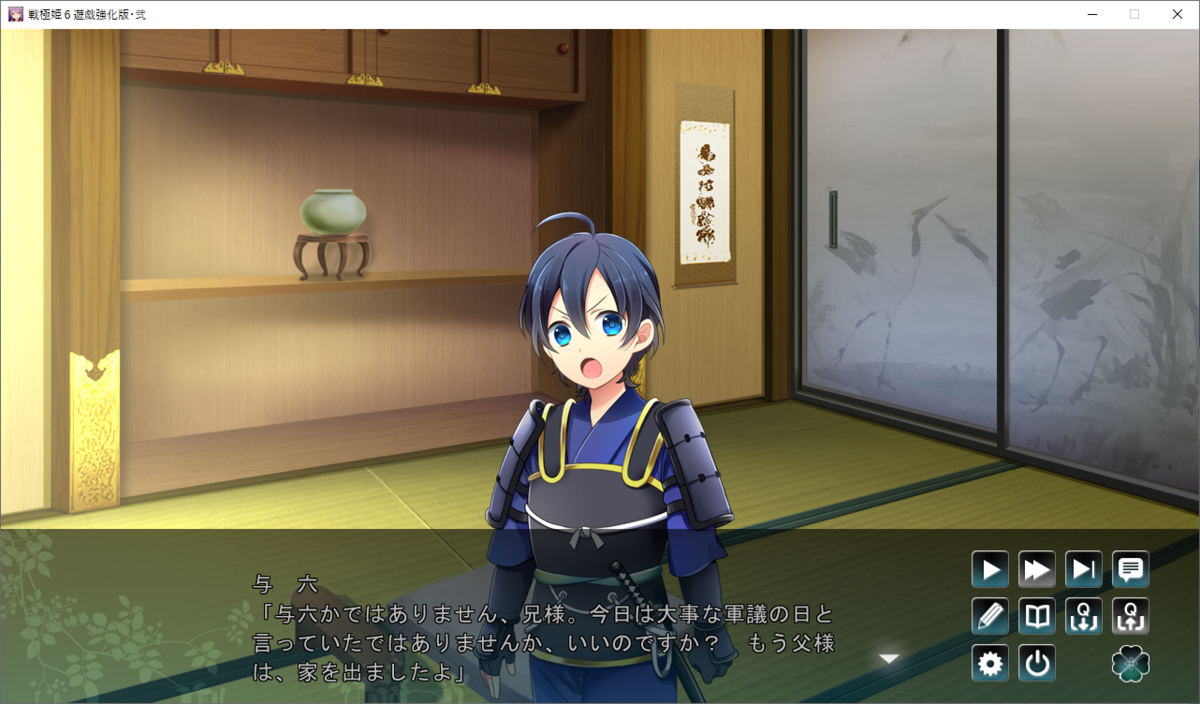Viewport: 1200px width, 704px height.
Task: Quick save with the Q down-arrow button
Action: coord(1084,616)
